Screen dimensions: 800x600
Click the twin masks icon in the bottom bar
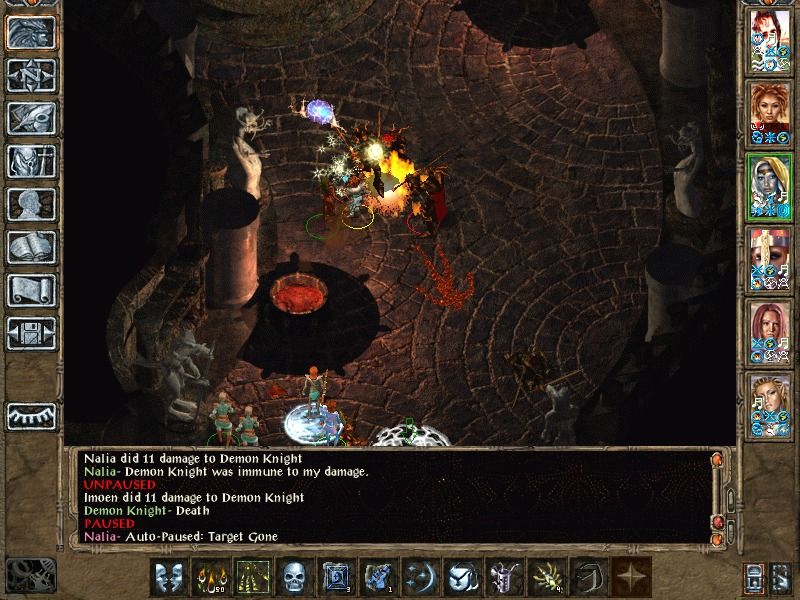point(168,577)
